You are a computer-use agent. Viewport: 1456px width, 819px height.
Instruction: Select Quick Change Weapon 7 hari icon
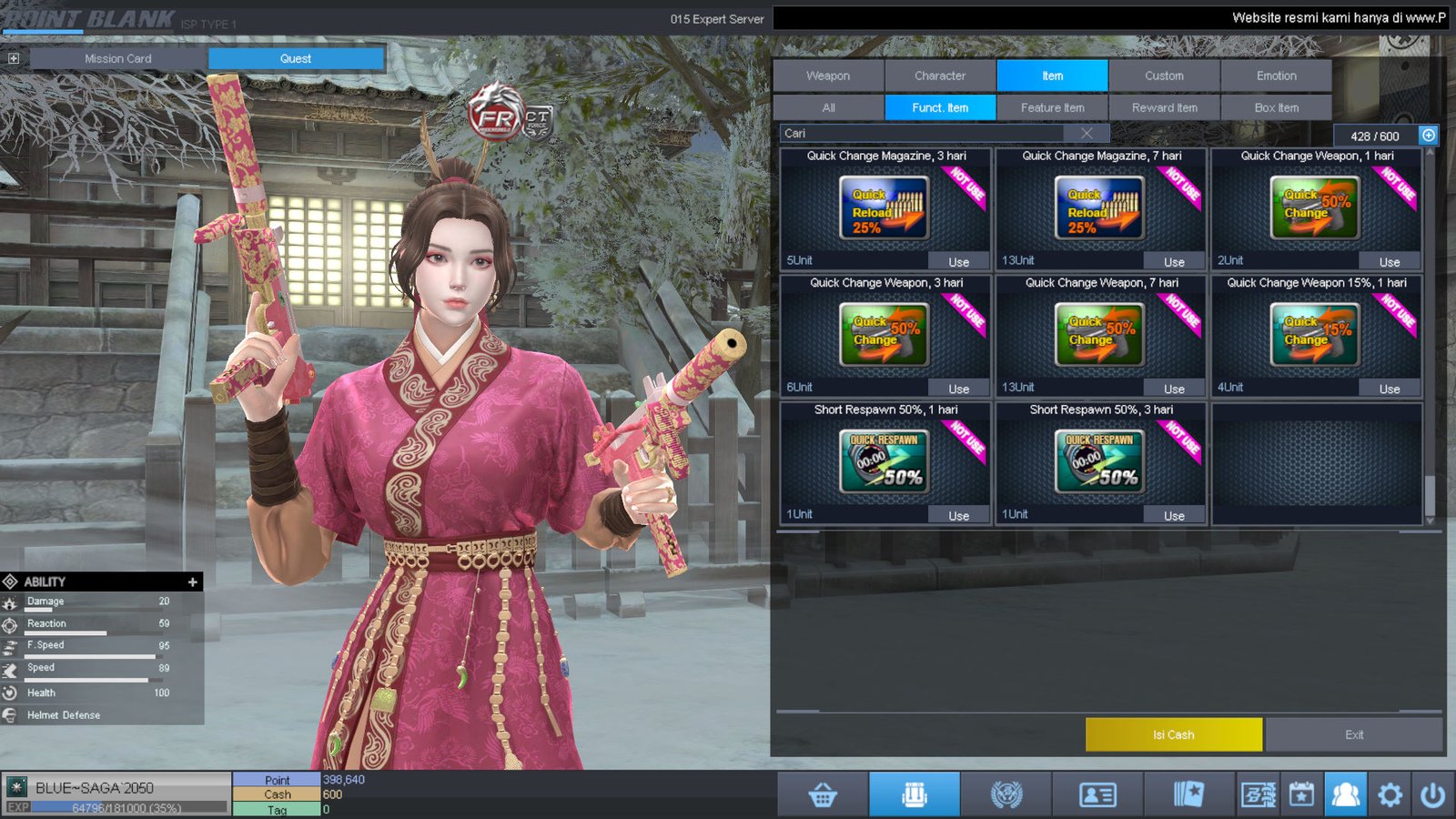coord(1100,334)
